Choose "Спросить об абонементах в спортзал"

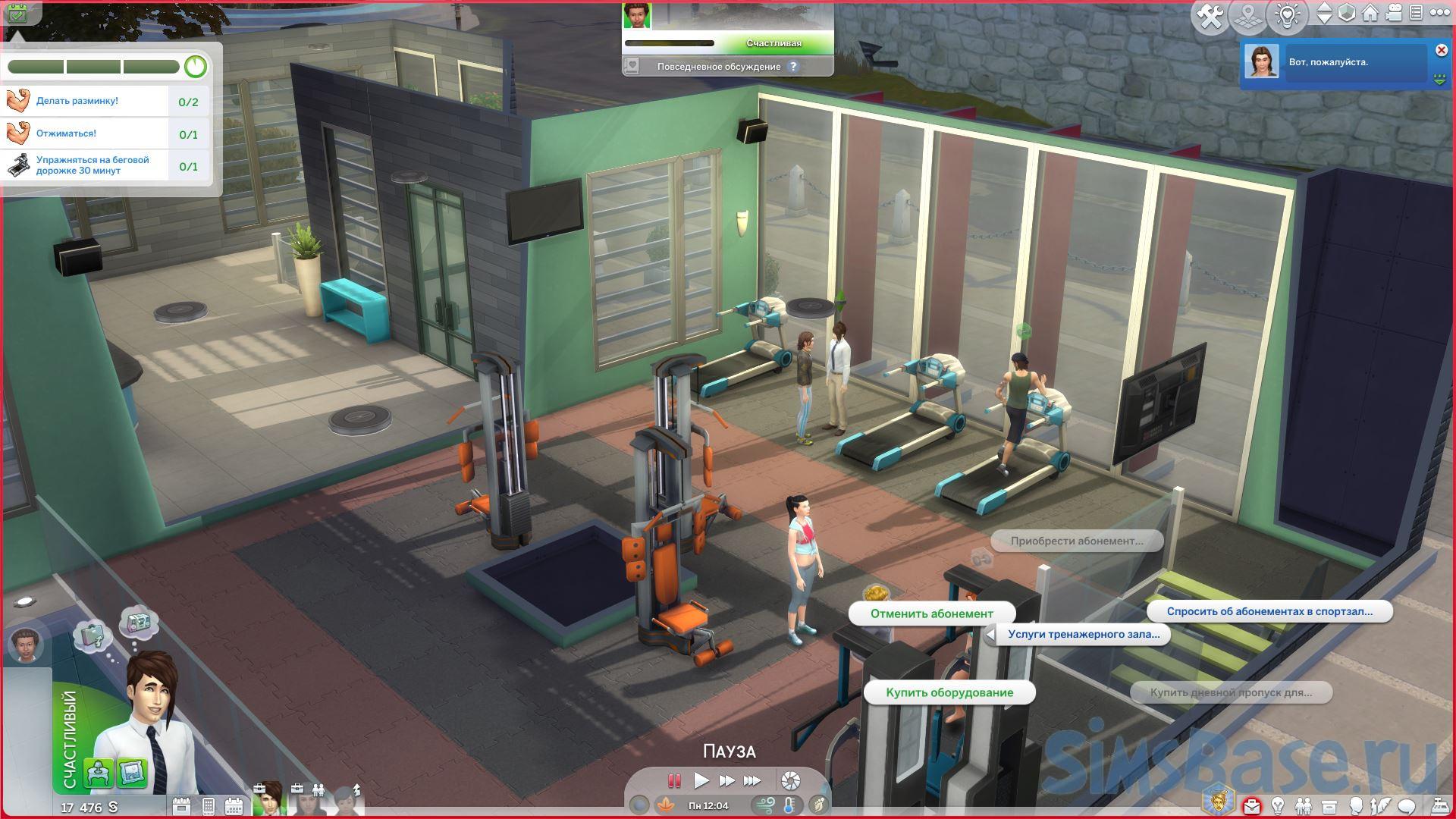(x=1269, y=611)
